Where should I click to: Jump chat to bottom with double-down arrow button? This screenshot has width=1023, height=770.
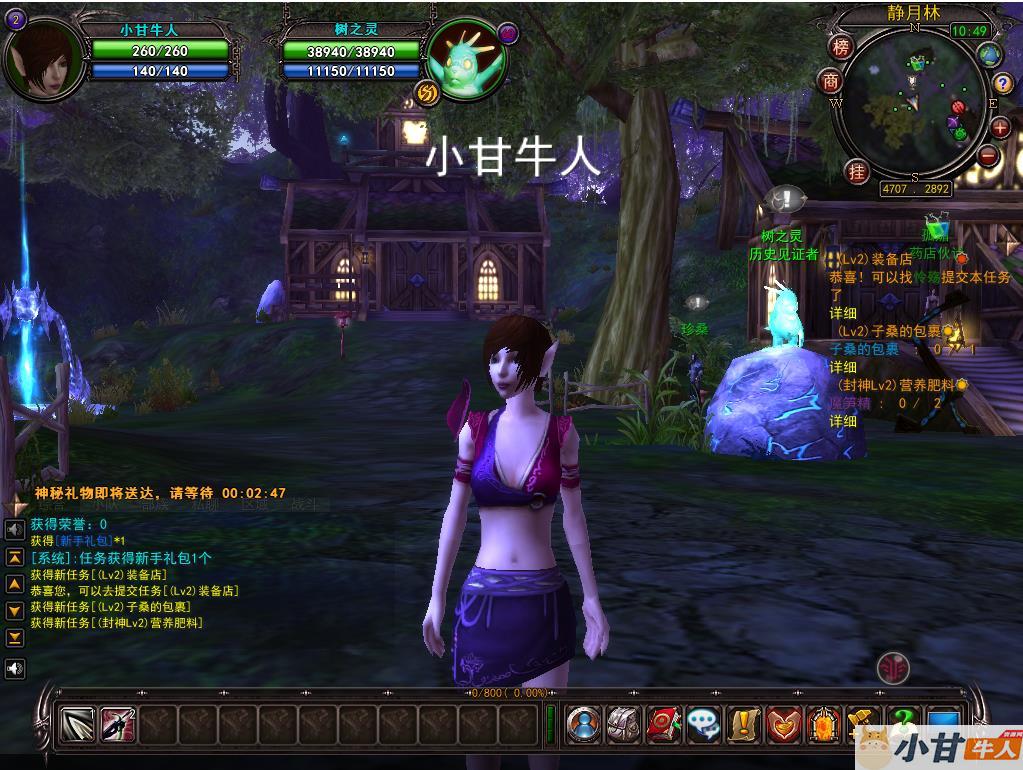click(15, 637)
